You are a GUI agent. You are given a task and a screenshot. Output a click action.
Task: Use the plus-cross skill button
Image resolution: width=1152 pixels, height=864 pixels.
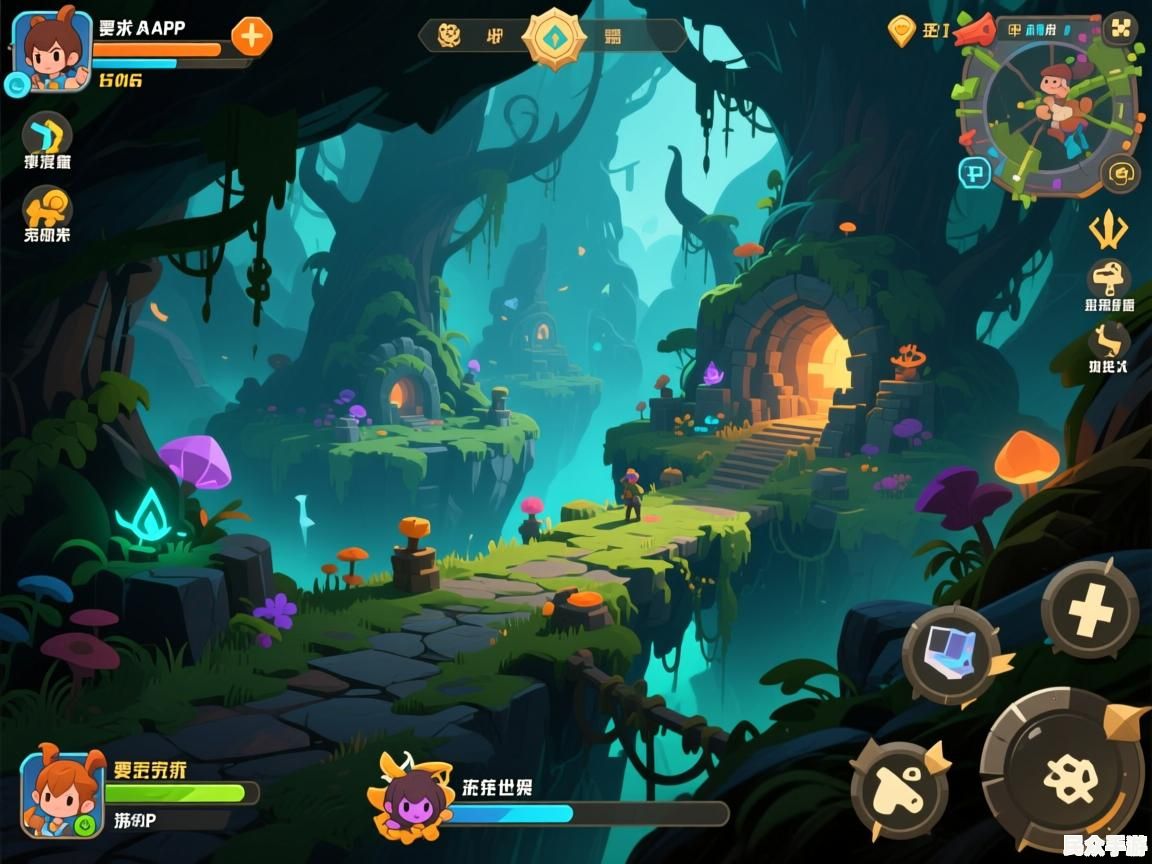coord(1089,609)
